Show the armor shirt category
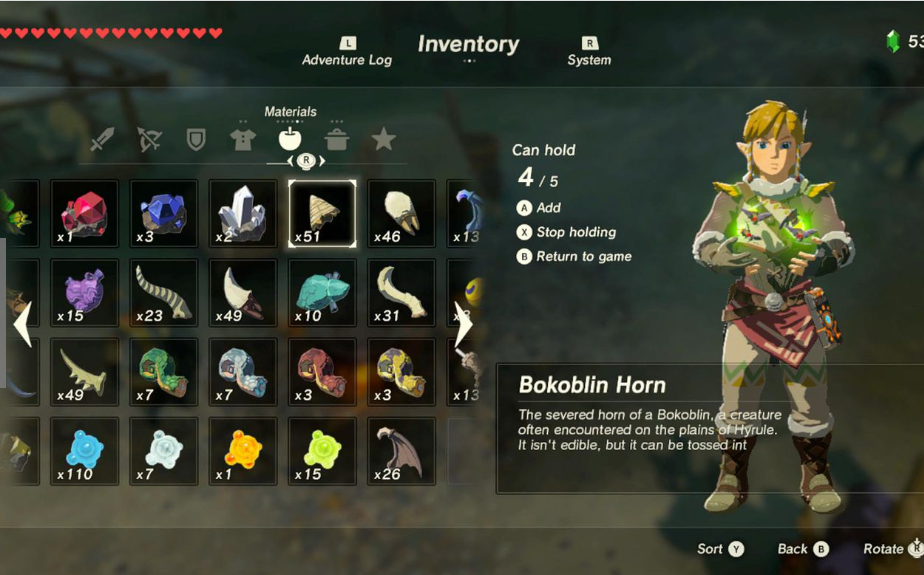Viewport: 924px width, 575px height. click(x=242, y=139)
